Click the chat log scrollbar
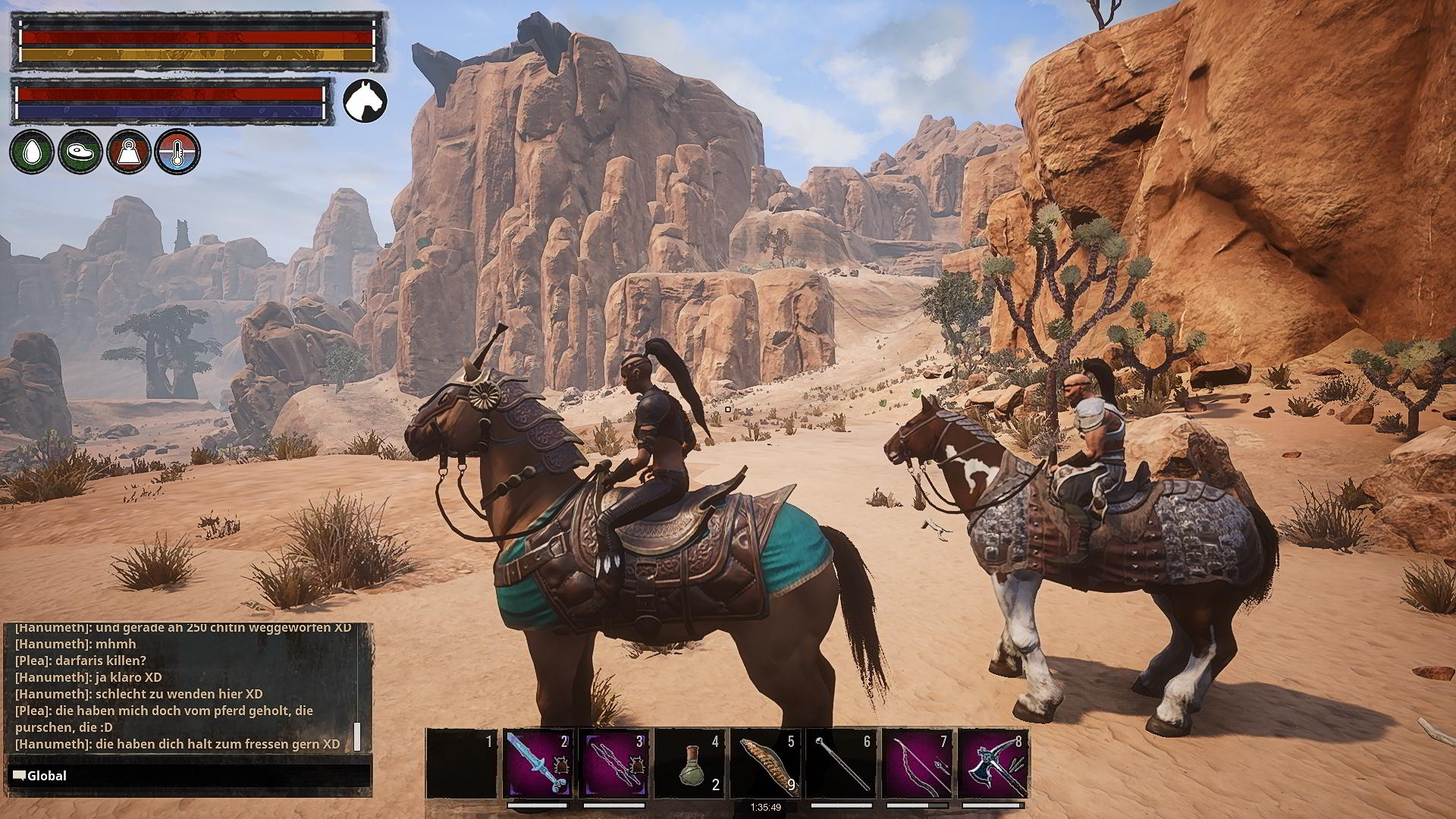The height and width of the screenshot is (819, 1456). 356,737
